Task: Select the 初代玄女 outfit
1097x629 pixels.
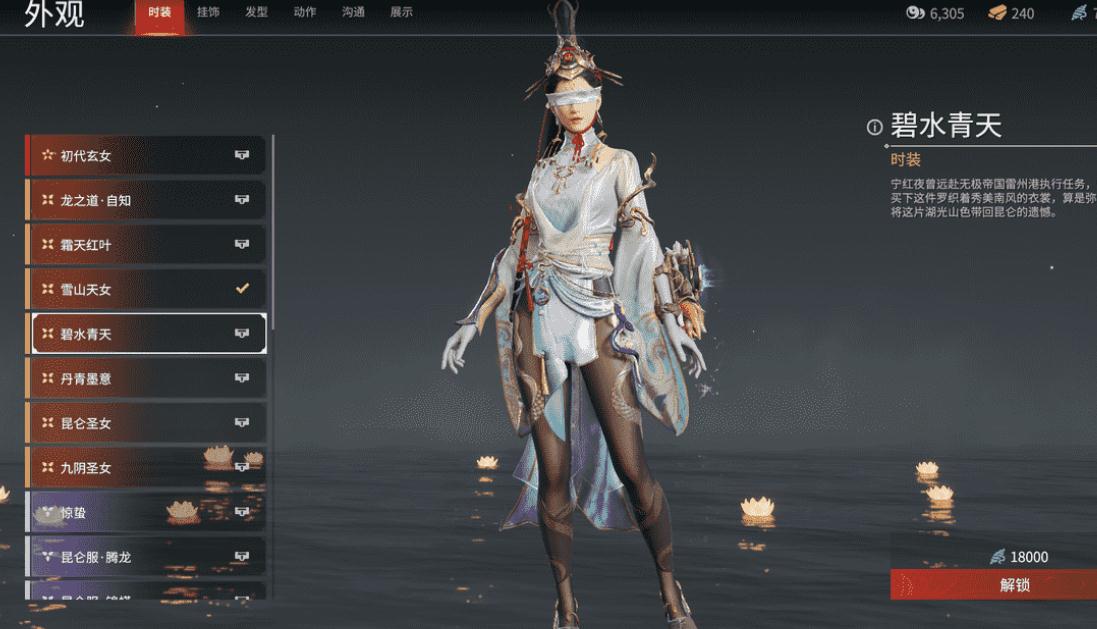Action: [146, 156]
